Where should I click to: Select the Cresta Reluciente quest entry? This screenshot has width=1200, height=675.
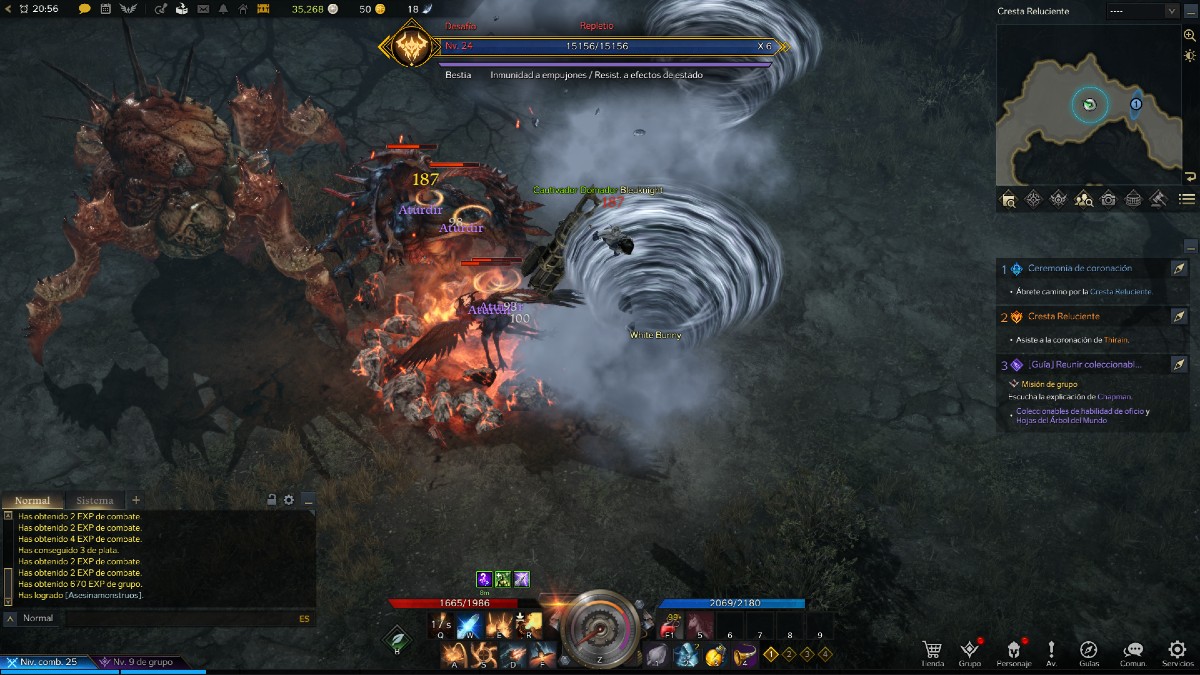pos(1064,316)
